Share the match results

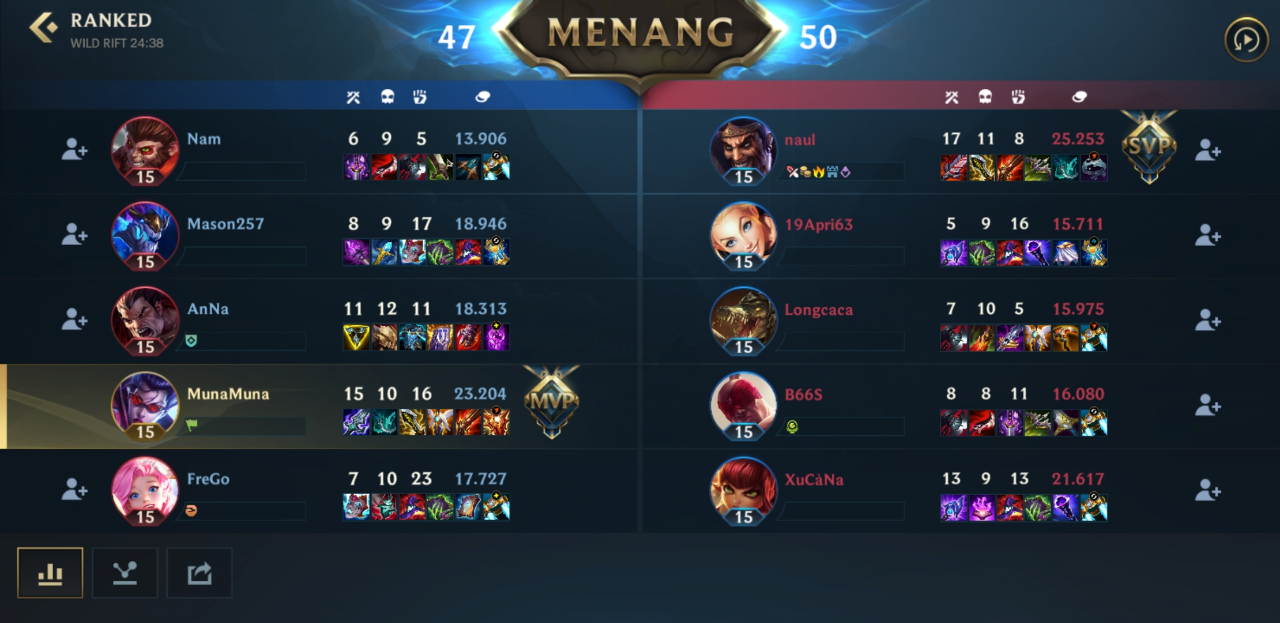point(199,573)
